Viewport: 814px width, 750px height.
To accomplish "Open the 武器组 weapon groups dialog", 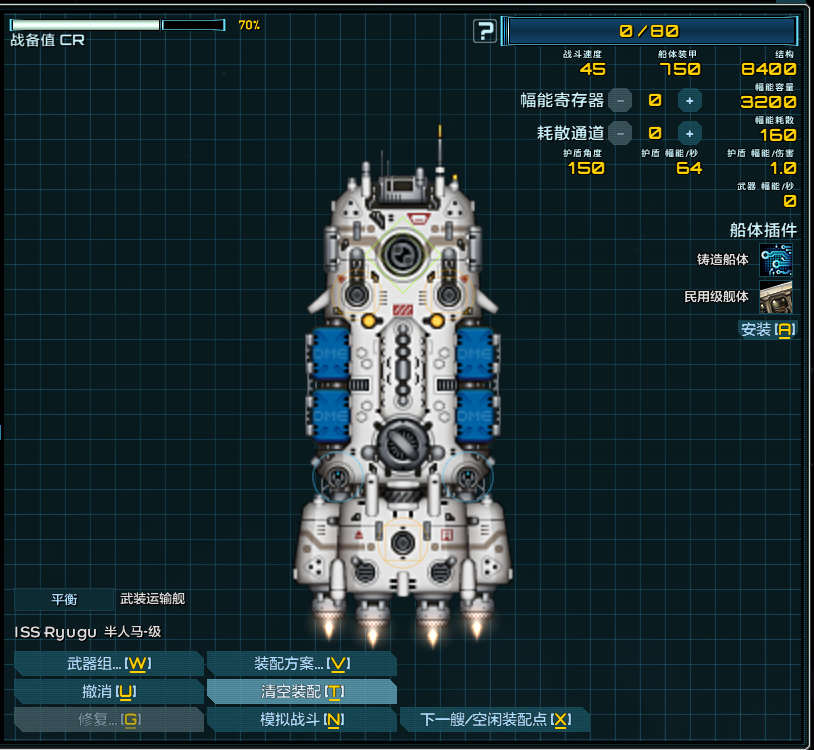I will click(109, 664).
